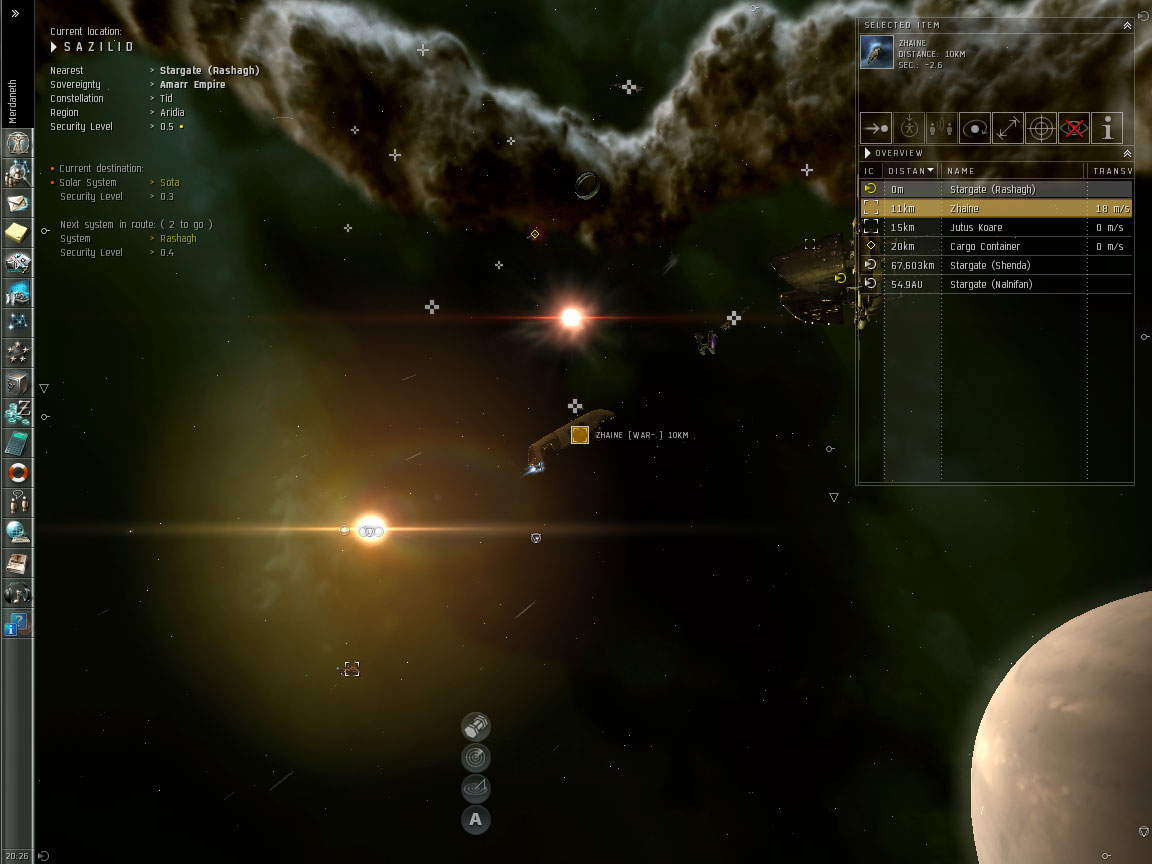The image size is (1152, 864).
Task: Open the help lifebuoy icon
Action: click(x=17, y=473)
